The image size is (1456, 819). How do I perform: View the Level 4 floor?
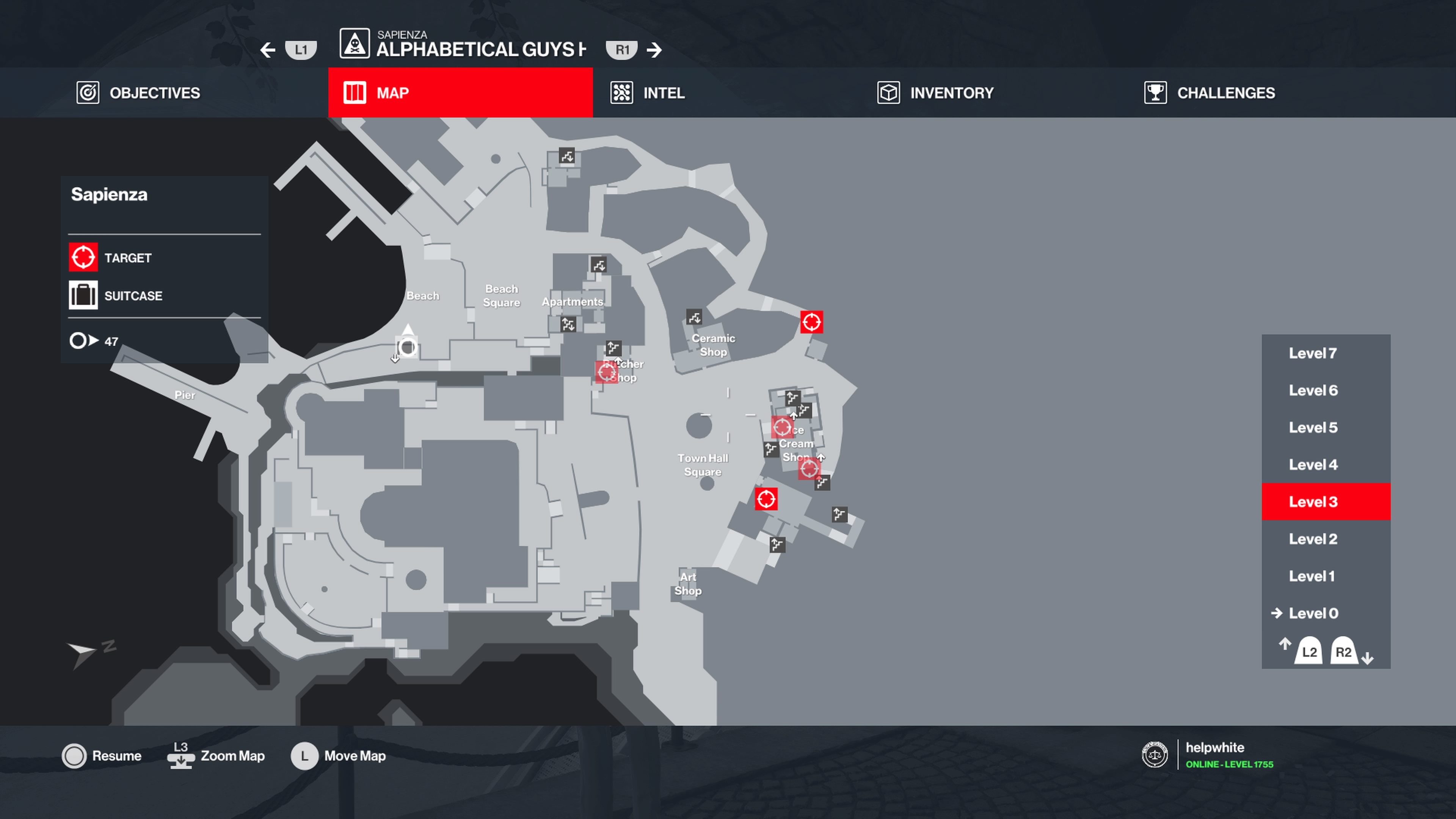[1312, 464]
